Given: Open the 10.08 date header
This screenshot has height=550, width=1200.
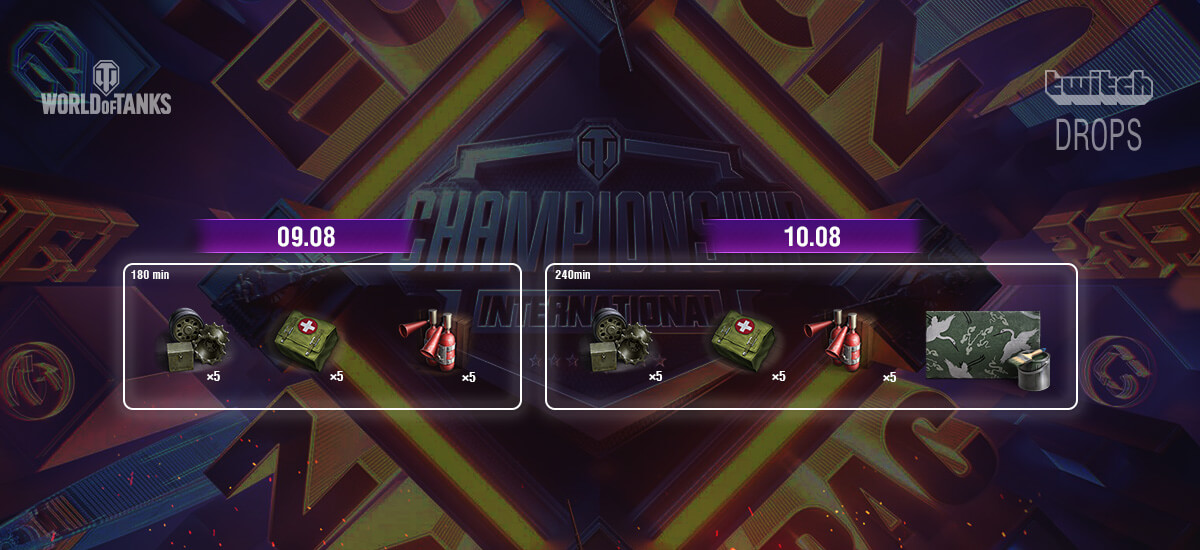Looking at the screenshot, I should point(811,237).
